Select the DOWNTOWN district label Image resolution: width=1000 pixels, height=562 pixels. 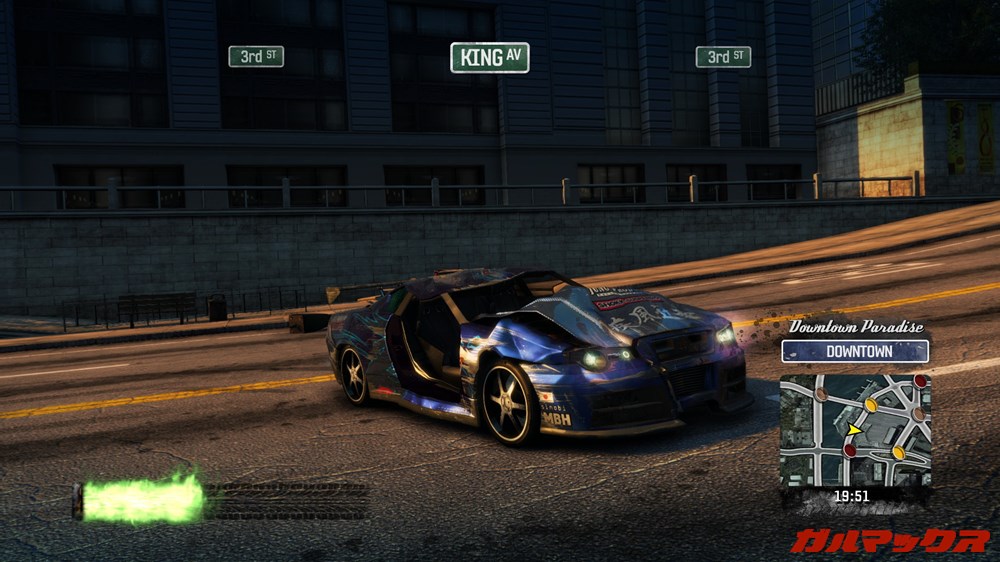tap(855, 351)
